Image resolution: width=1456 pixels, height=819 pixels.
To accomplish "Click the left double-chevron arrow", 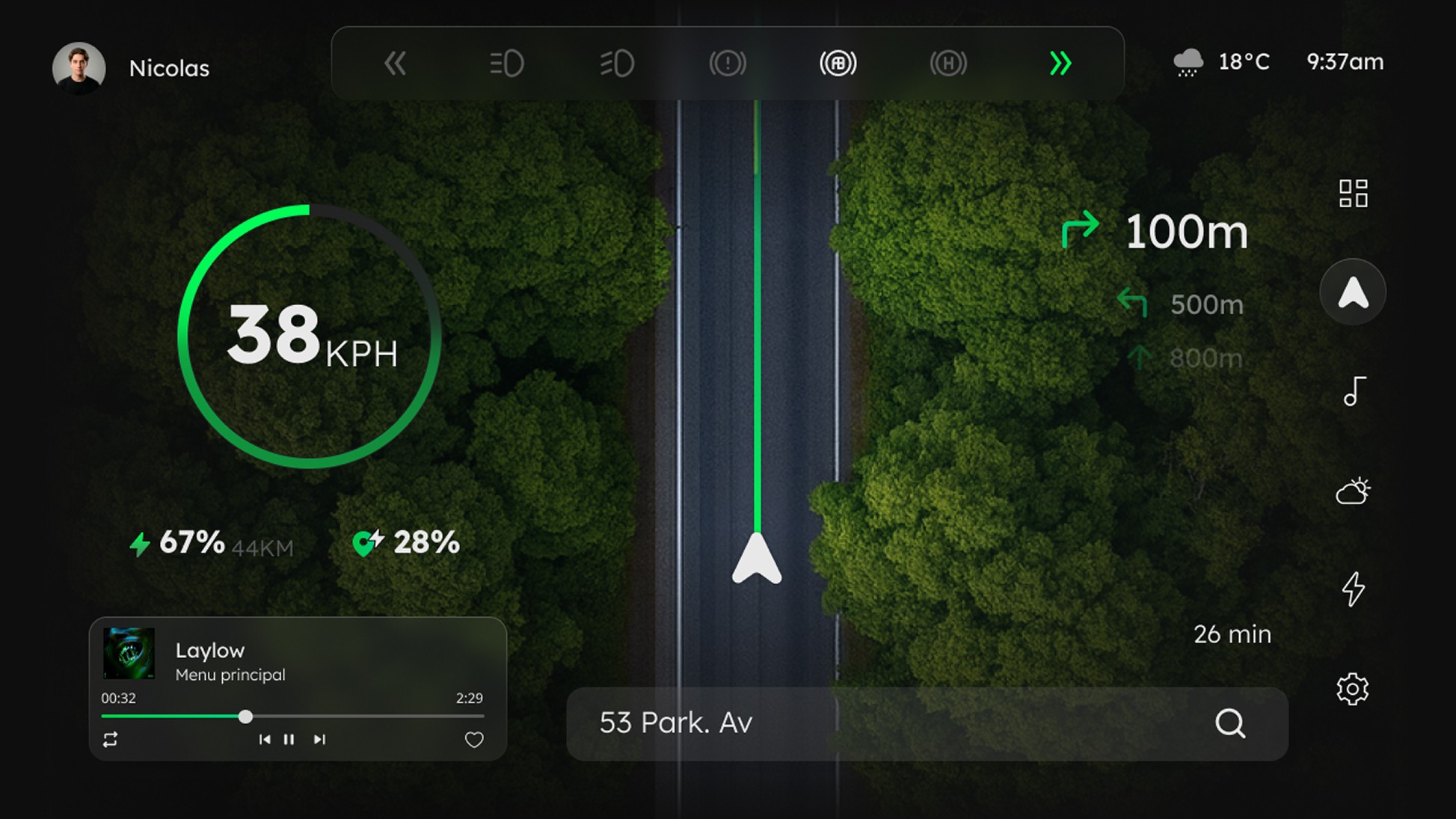I will [x=395, y=64].
